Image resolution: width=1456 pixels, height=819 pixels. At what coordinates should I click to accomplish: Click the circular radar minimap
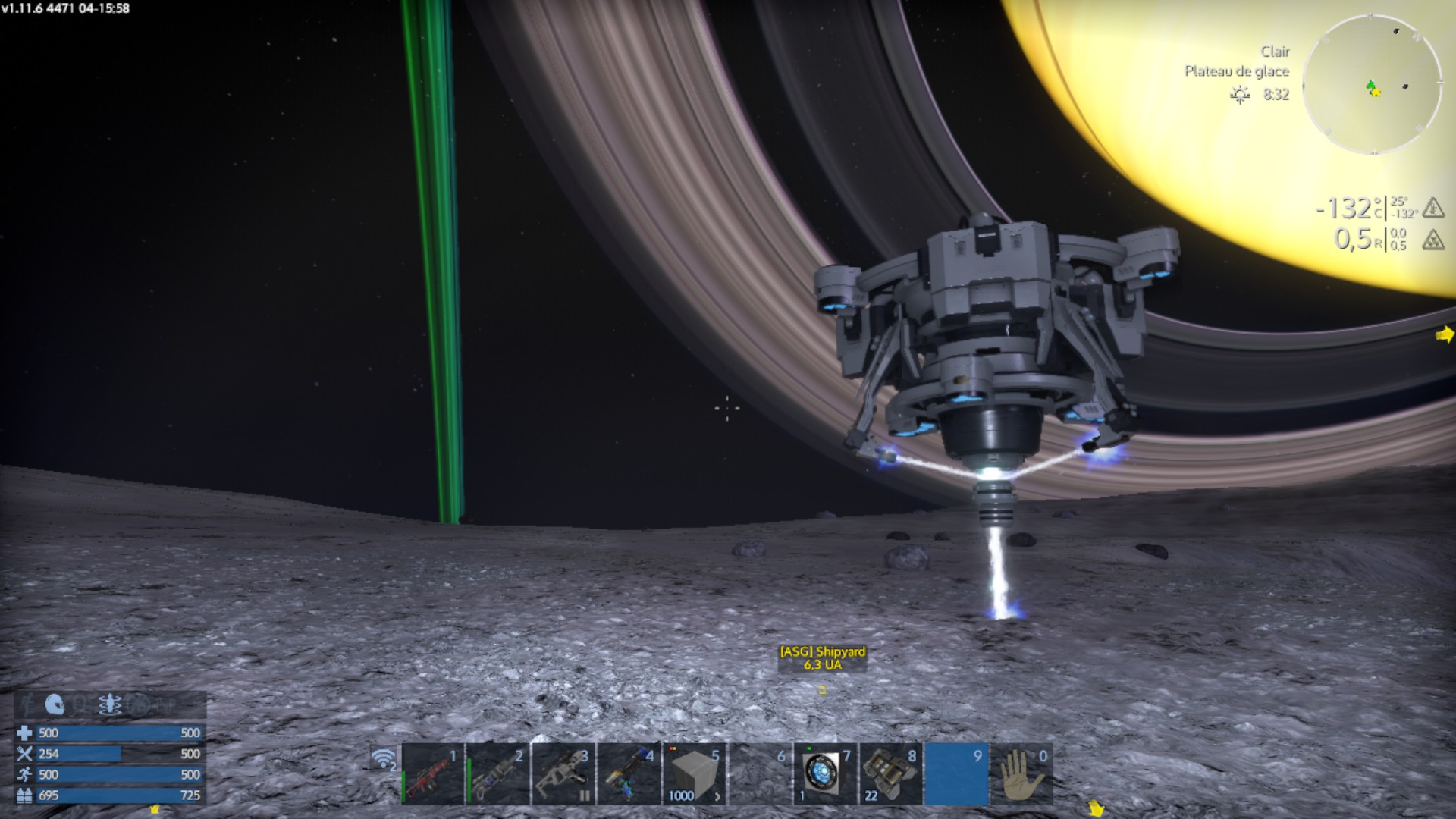click(x=1373, y=84)
